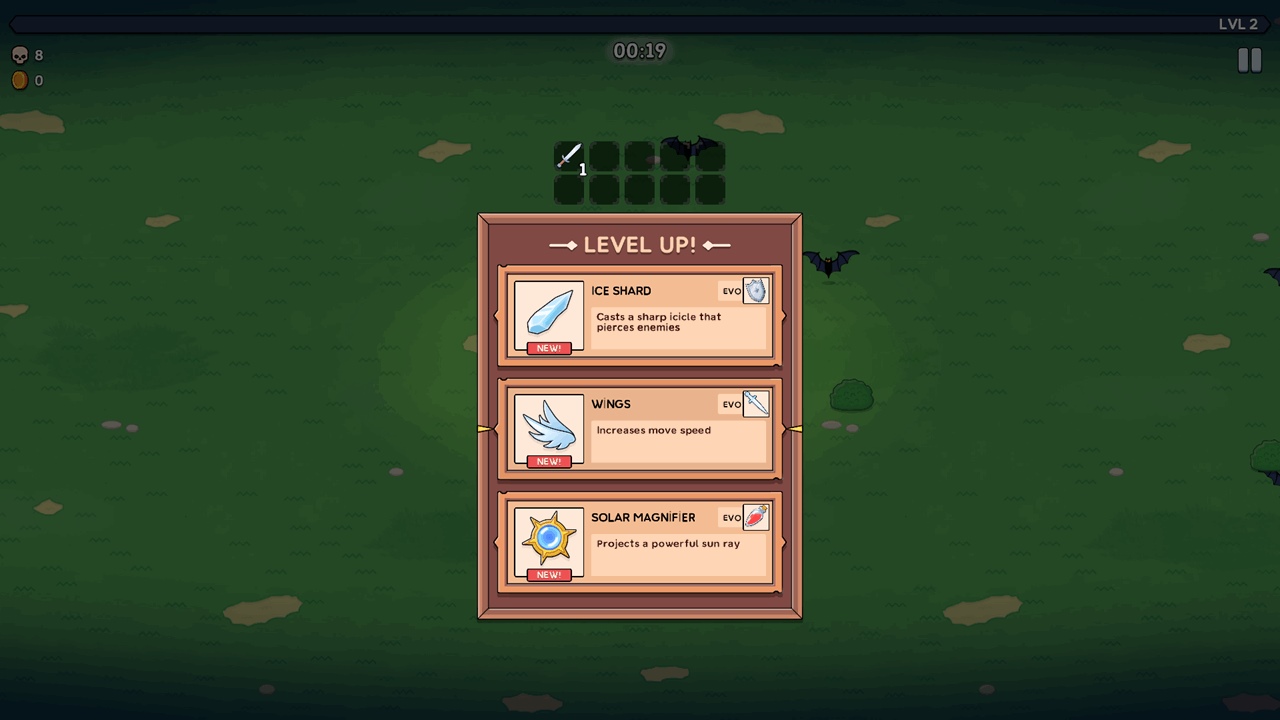Select the Ice Shard spell icon
Viewport: 1280px width, 720px height.
click(x=548, y=315)
